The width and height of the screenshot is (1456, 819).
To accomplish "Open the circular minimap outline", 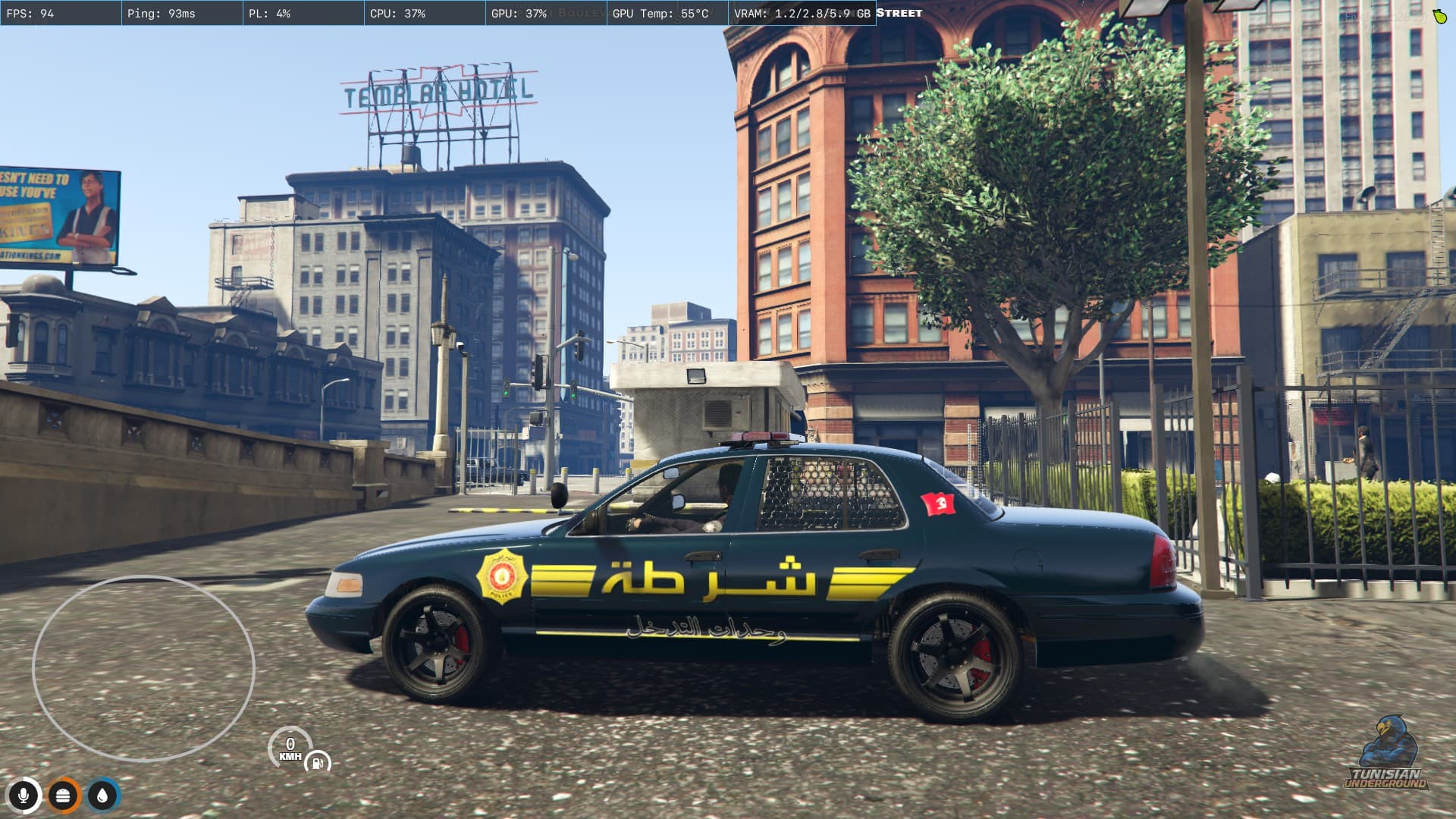I will 143,668.
